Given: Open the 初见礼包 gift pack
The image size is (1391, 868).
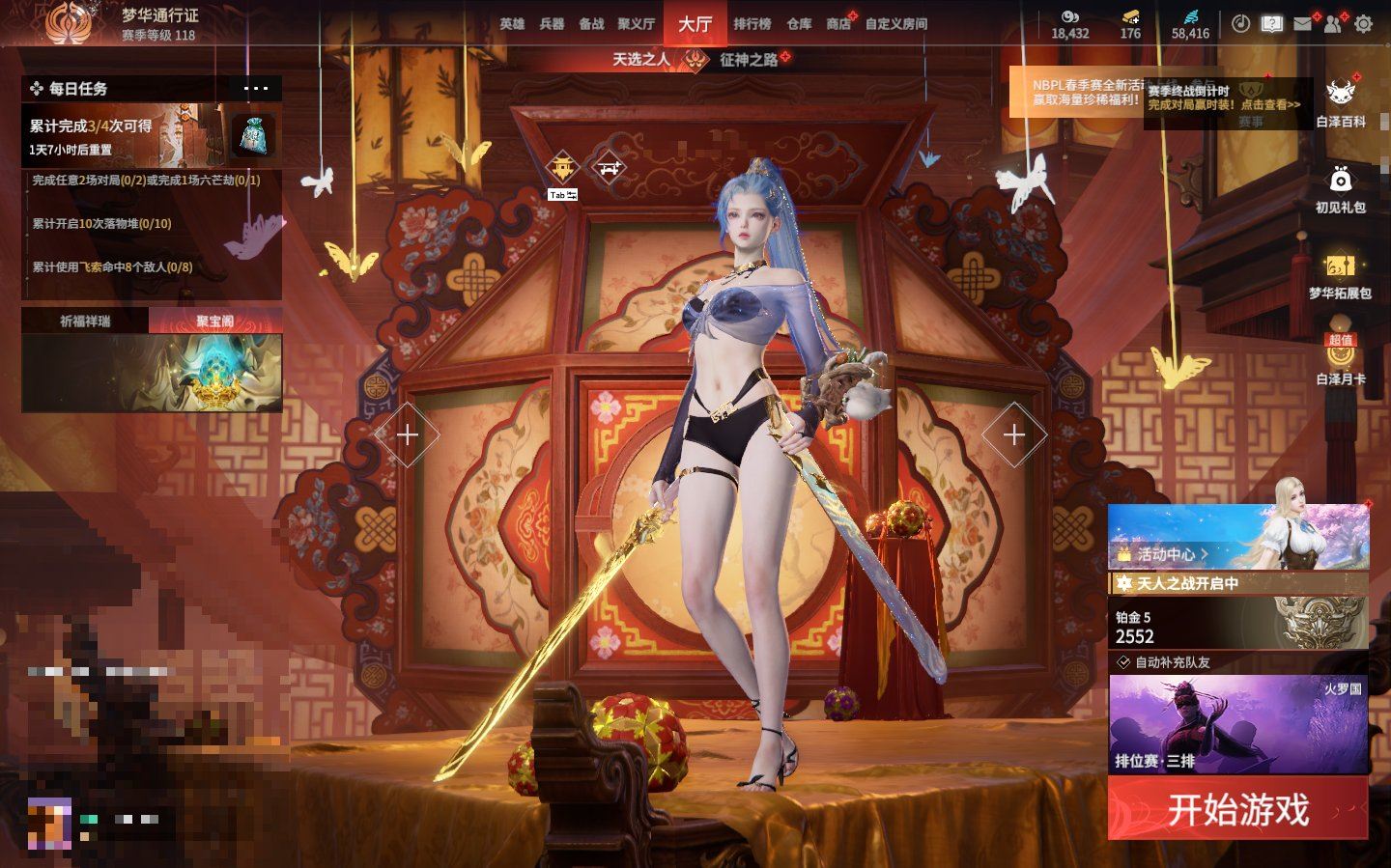Looking at the screenshot, I should pos(1340,188).
